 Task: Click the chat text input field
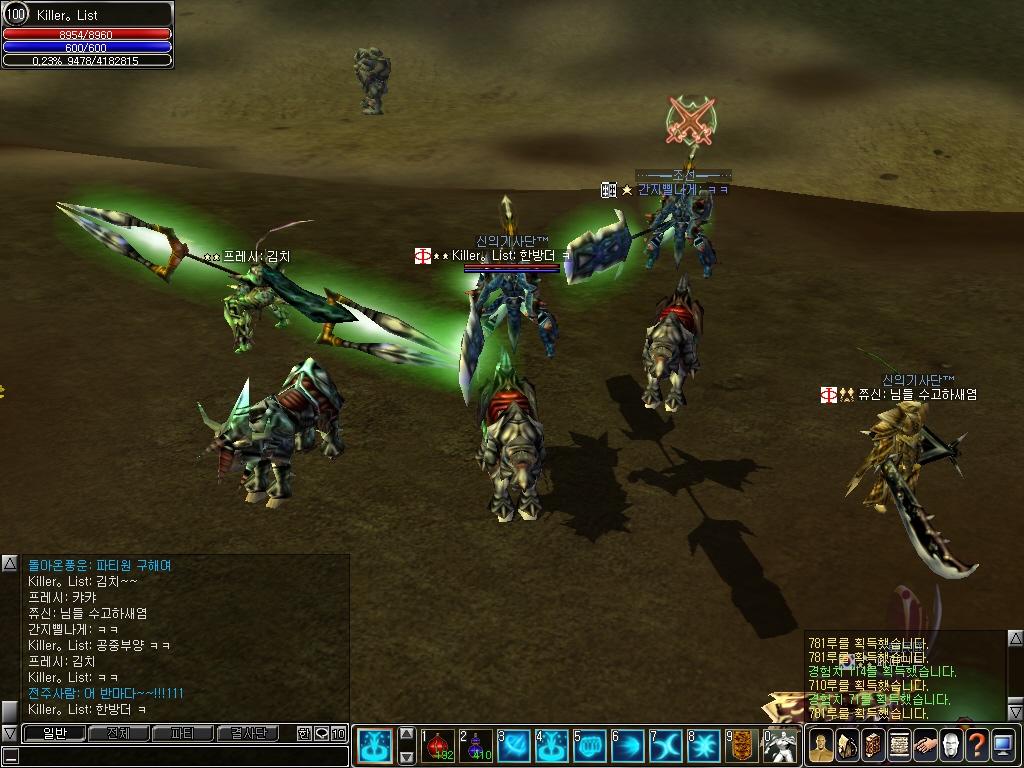pos(175,756)
